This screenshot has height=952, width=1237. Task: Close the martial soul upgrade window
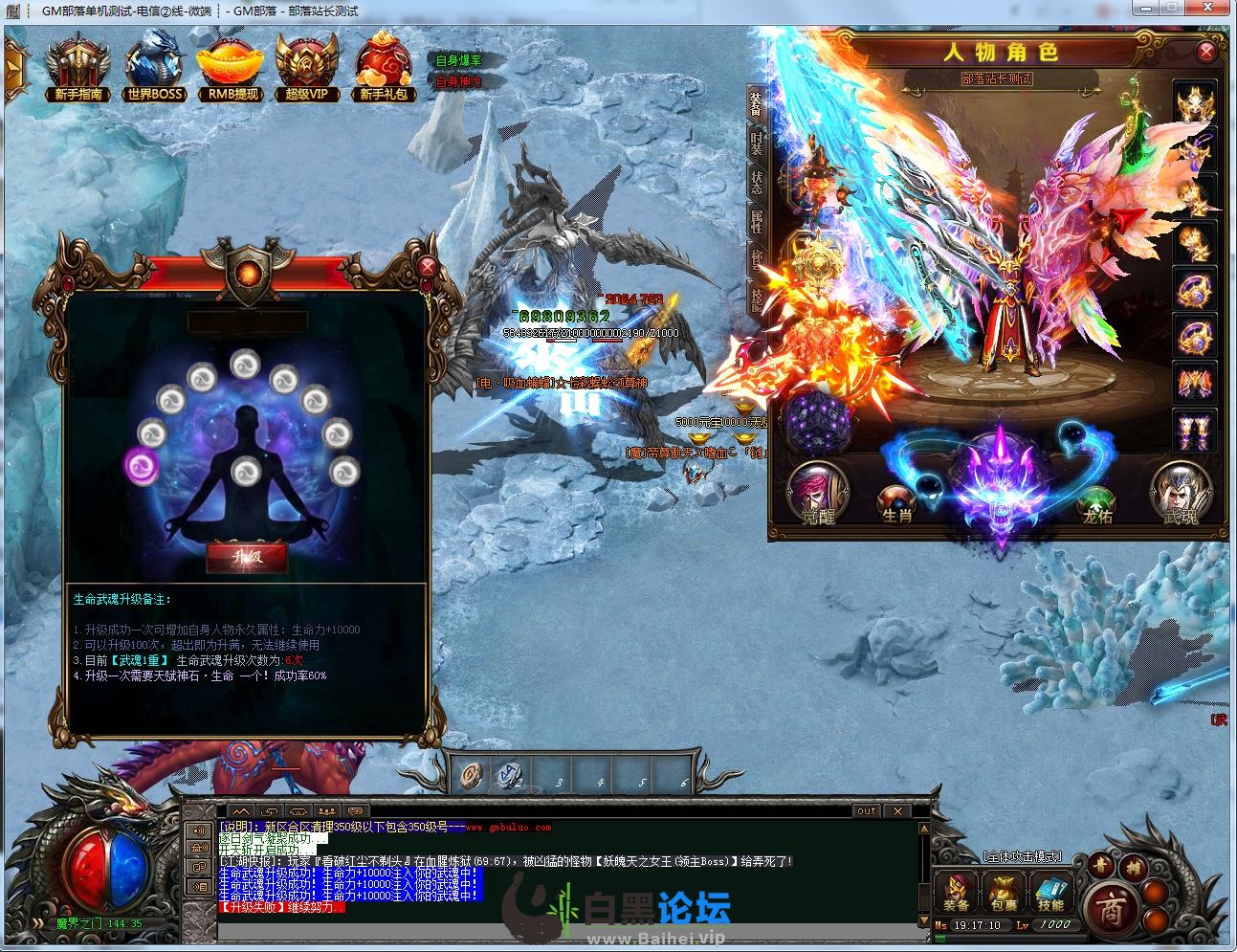pyautogui.click(x=429, y=267)
